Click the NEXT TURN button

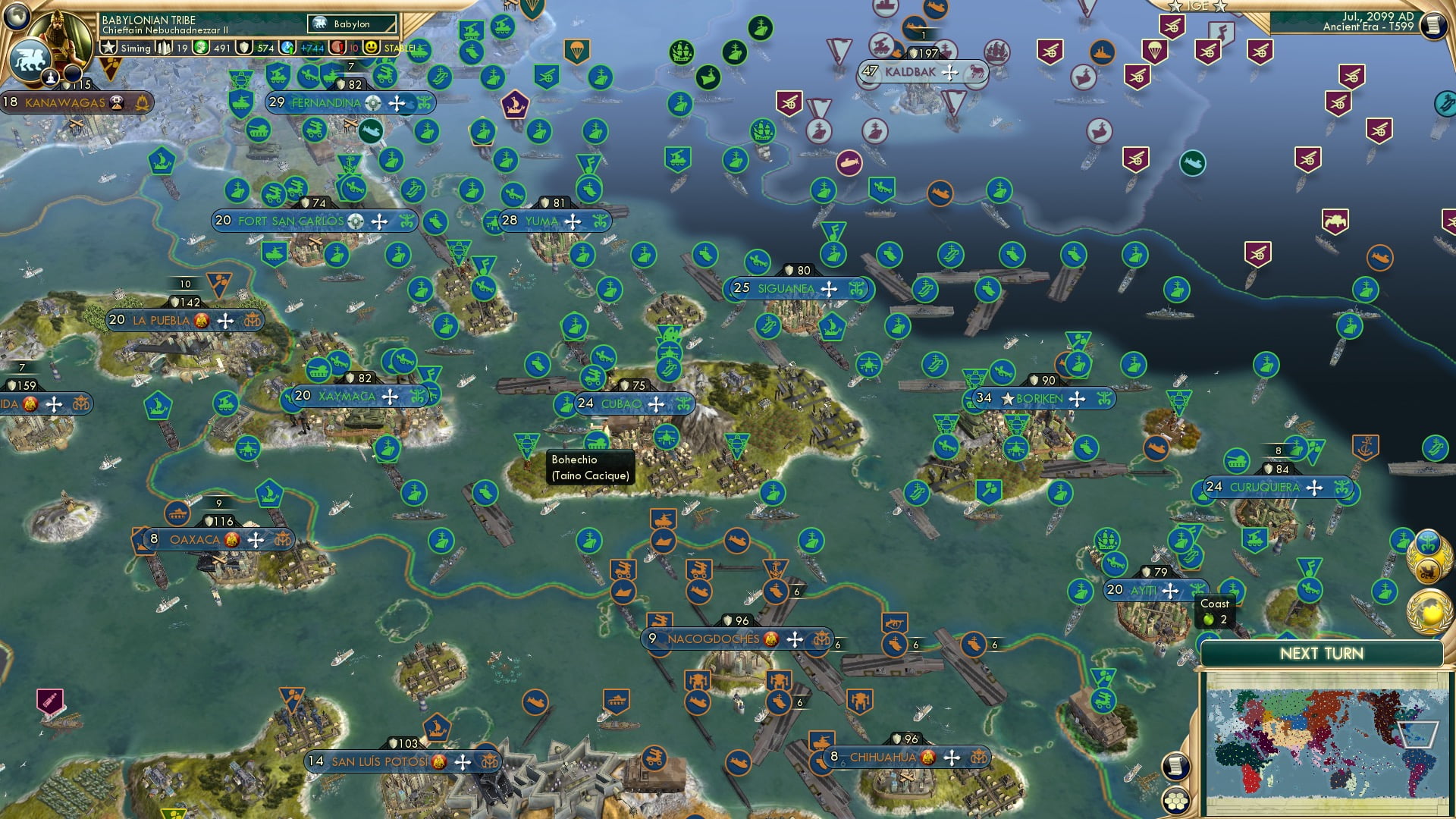(1322, 653)
